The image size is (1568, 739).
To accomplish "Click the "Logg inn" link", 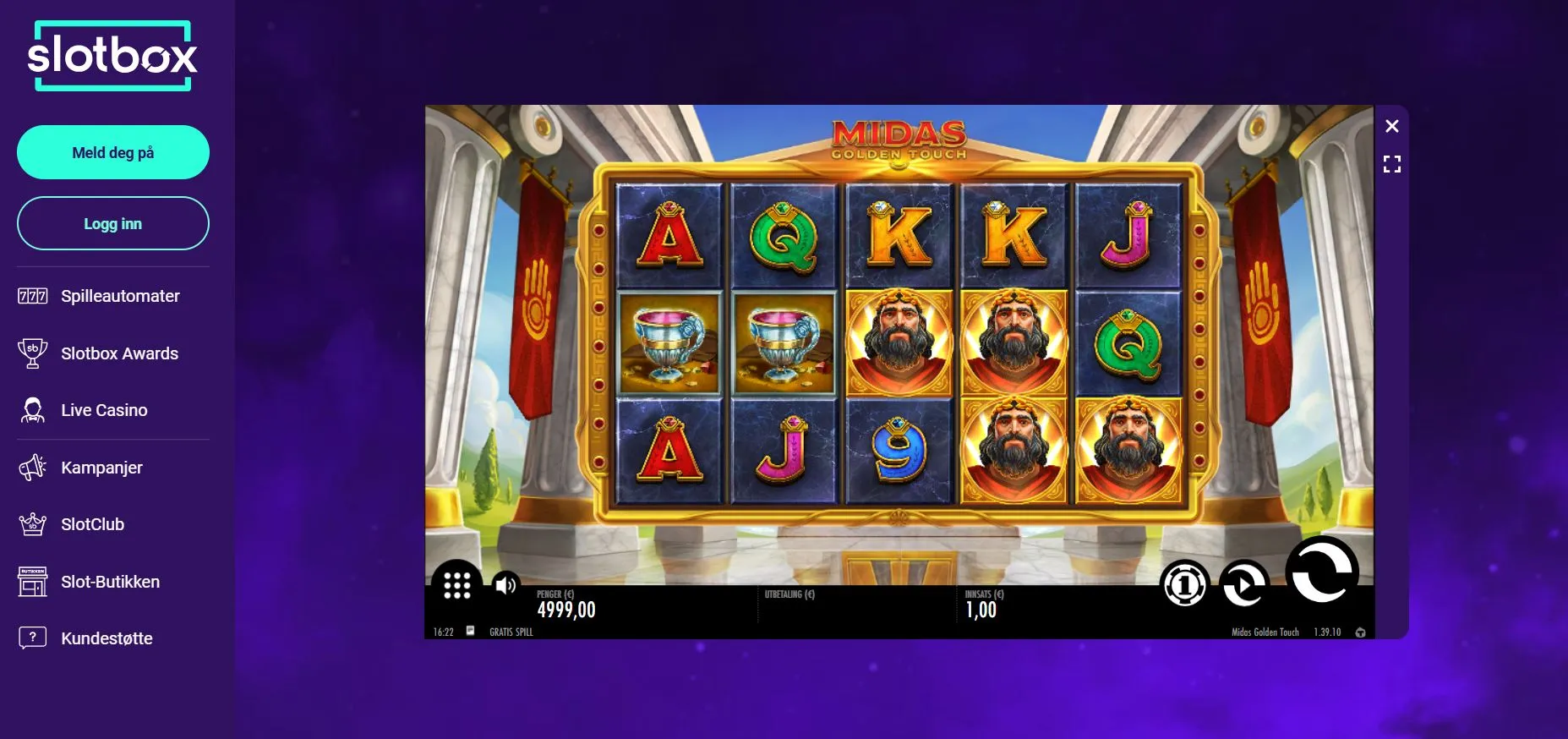I will coord(112,223).
